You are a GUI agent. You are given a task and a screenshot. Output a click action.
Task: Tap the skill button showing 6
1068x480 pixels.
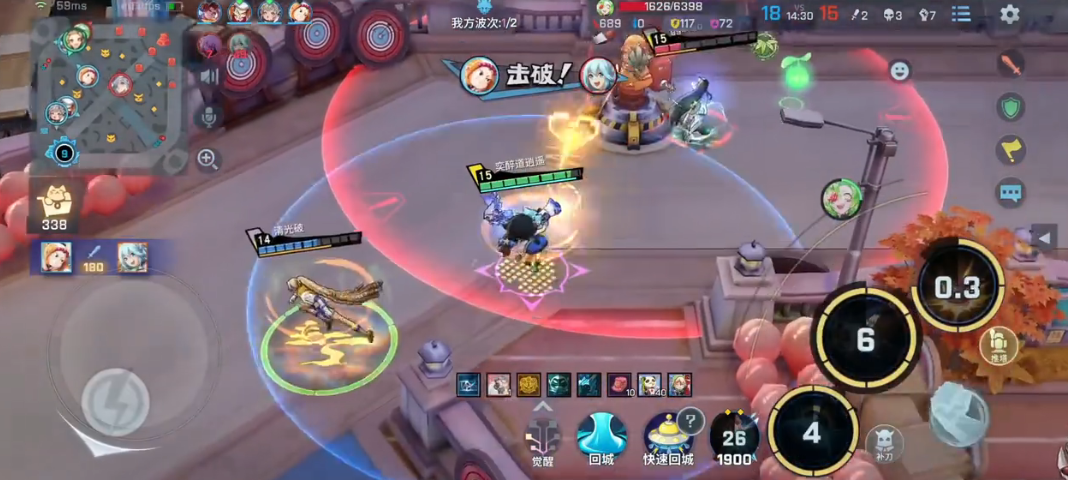click(x=865, y=339)
